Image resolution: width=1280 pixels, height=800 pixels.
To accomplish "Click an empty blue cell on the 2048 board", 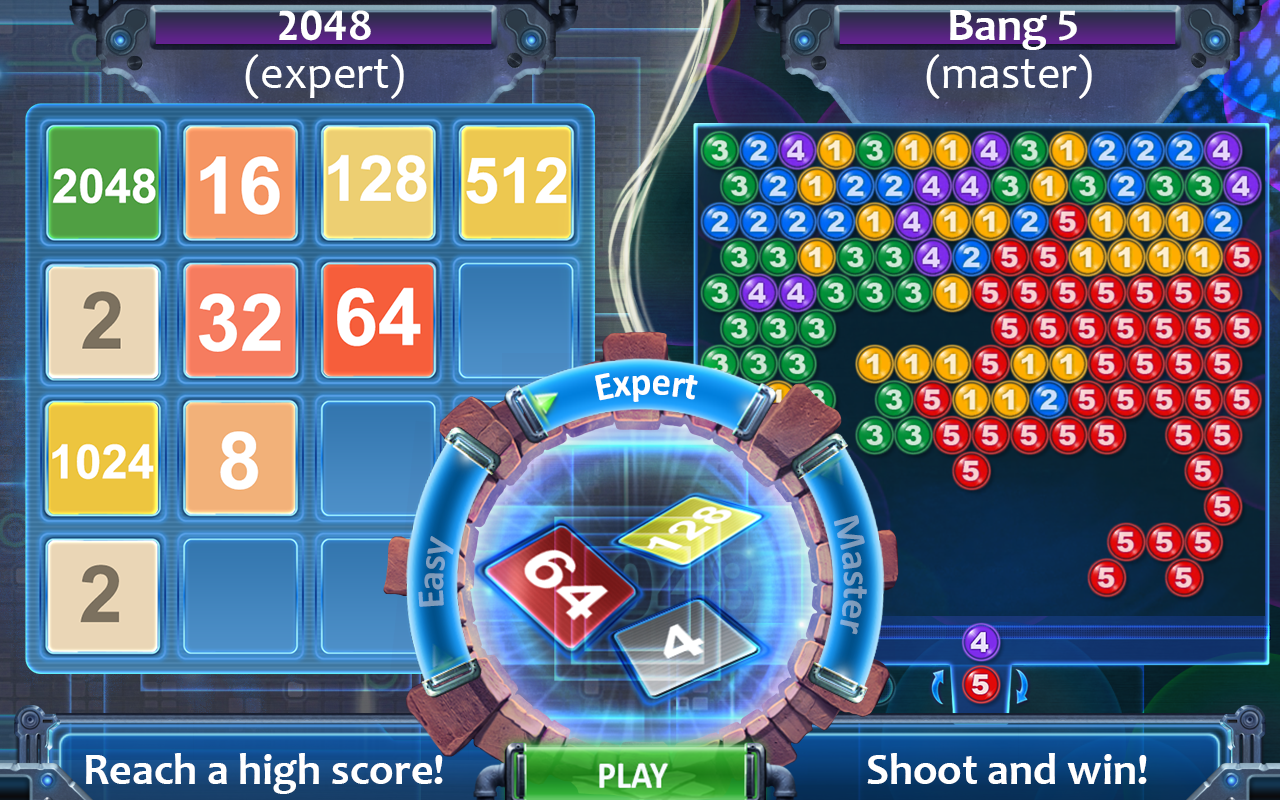I will click(x=515, y=320).
